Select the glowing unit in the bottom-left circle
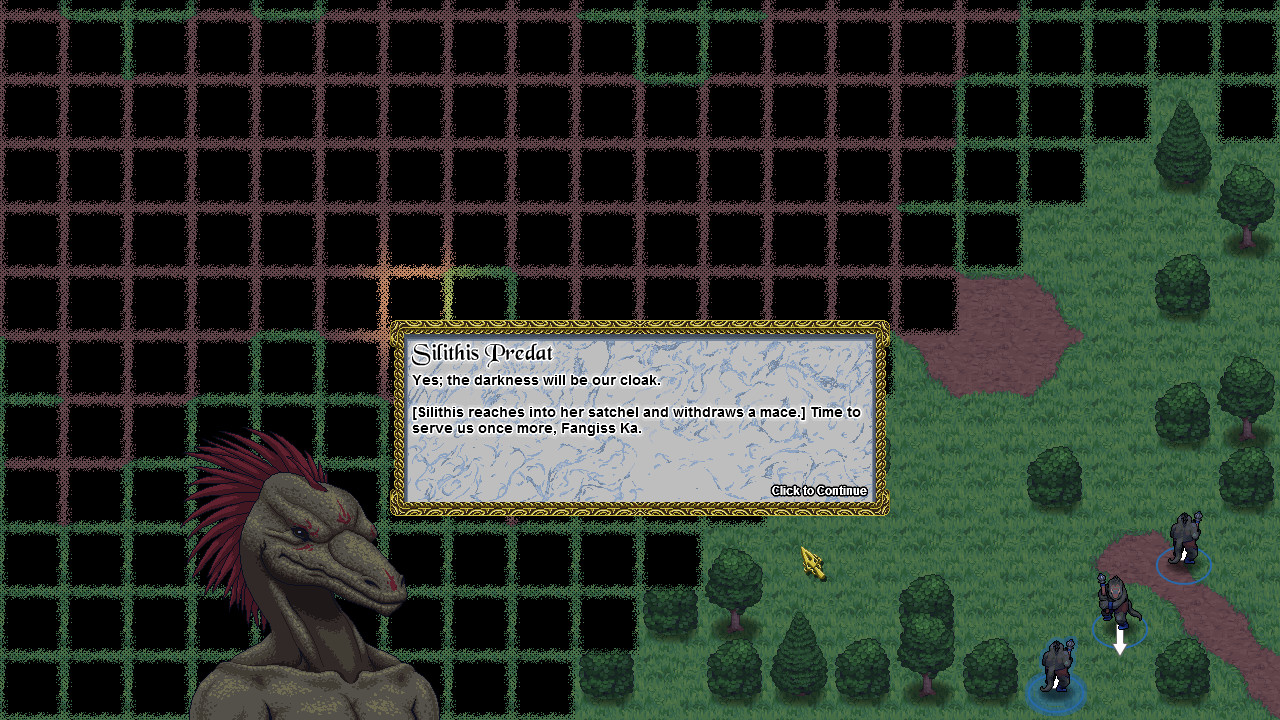This screenshot has width=1280, height=720. point(1057,665)
